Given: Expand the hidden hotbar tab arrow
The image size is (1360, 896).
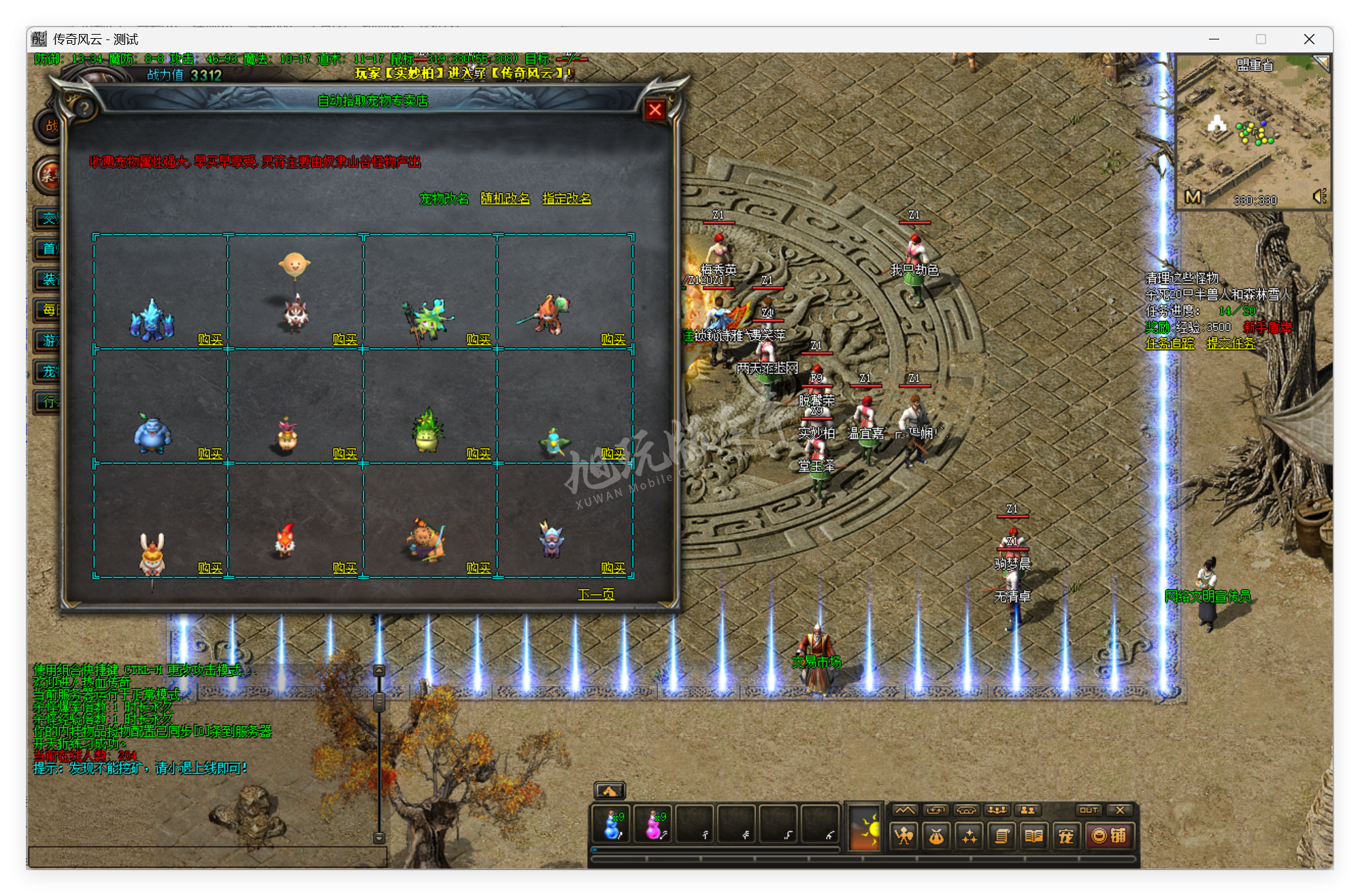Looking at the screenshot, I should tap(610, 789).
